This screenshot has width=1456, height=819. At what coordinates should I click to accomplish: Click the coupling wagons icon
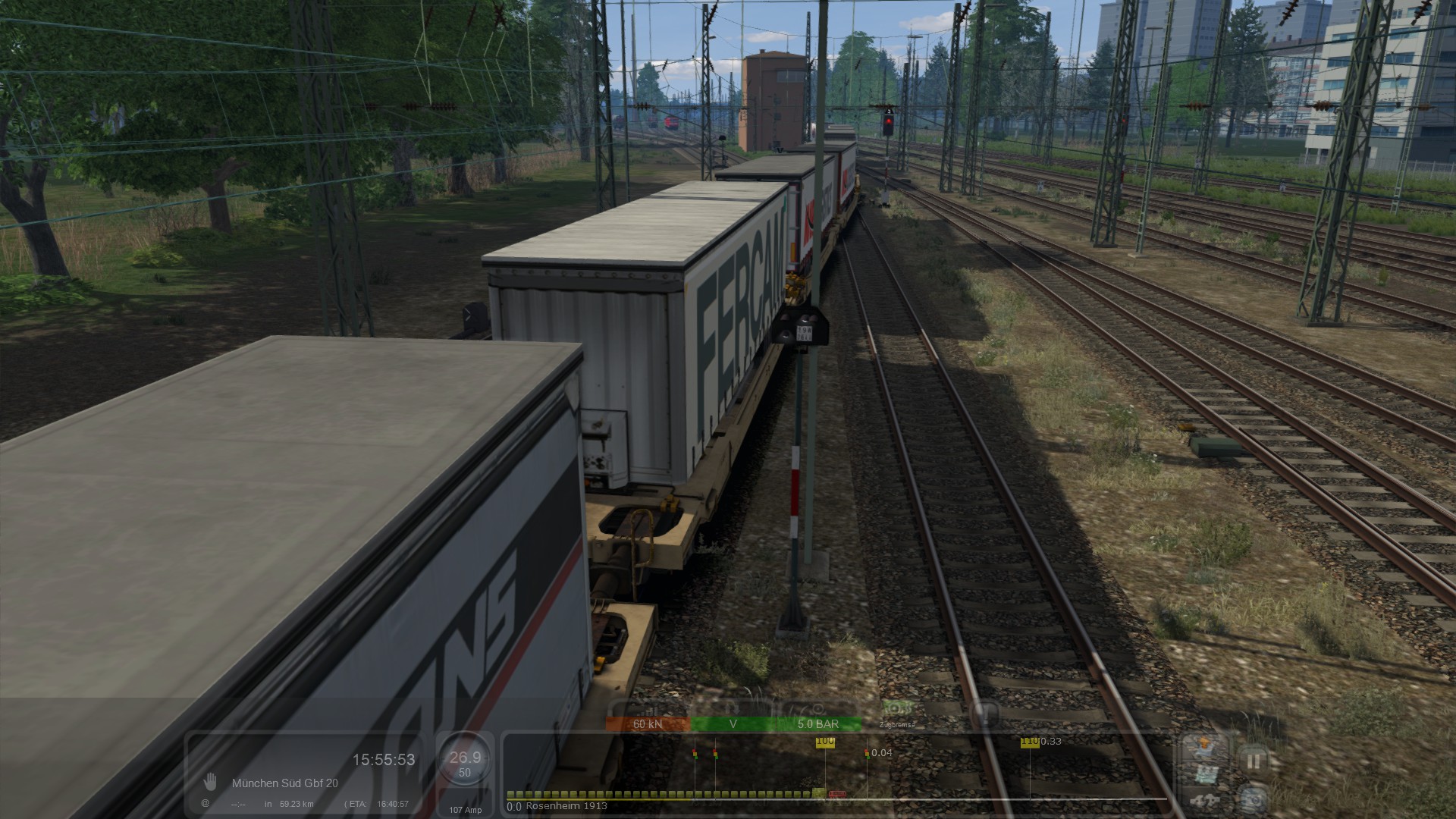click(1204, 800)
